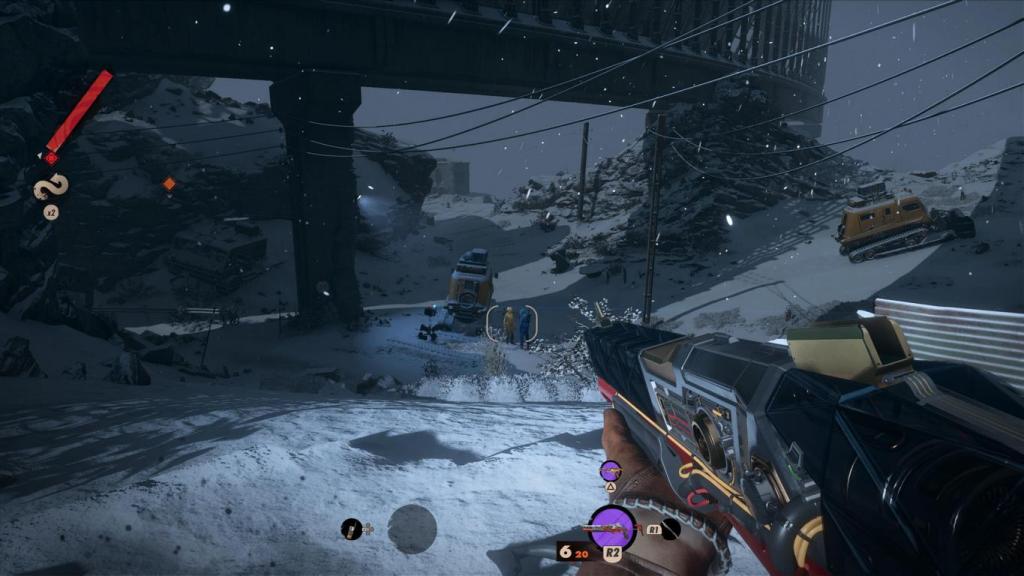This screenshot has width=1024, height=576.
Task: Select the Reprise slab icon
Action: (x=49, y=187)
